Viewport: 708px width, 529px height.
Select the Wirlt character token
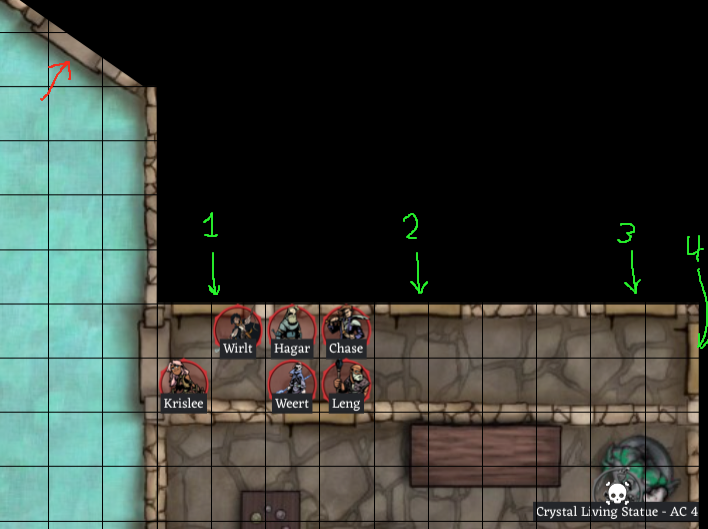coord(238,326)
